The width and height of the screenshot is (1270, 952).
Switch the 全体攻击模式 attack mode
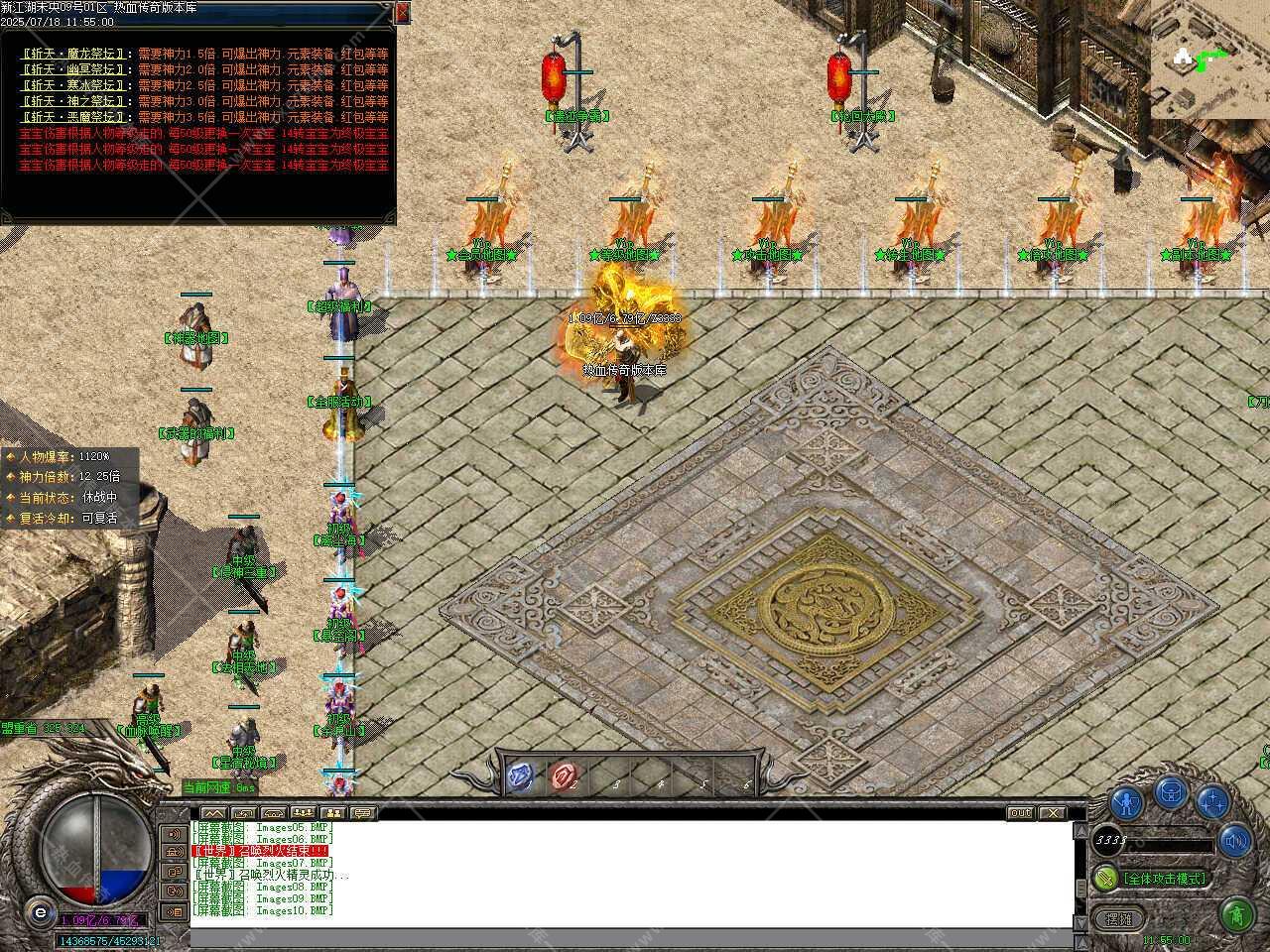1164,879
